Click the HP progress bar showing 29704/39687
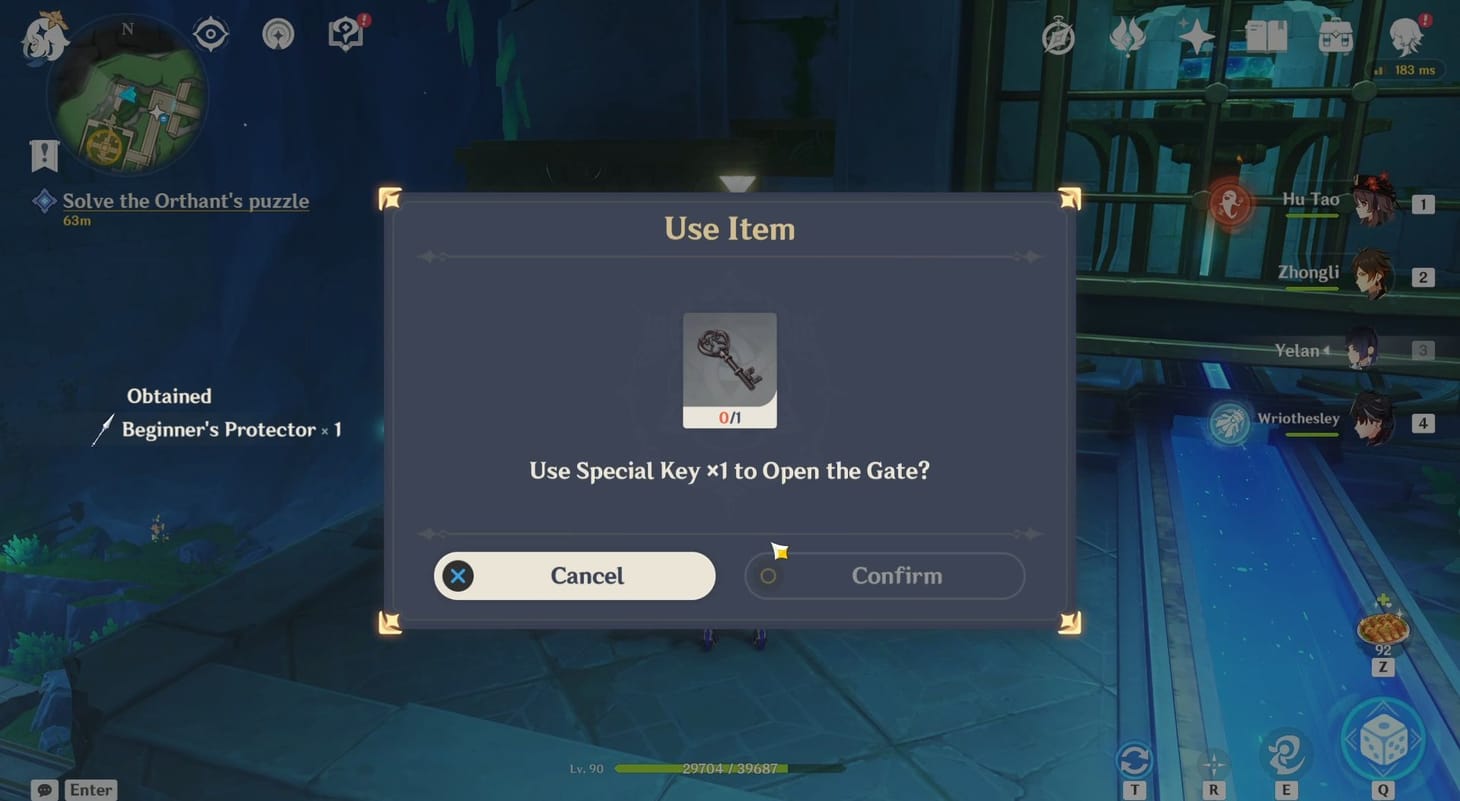Image resolution: width=1460 pixels, height=801 pixels. coord(703,769)
